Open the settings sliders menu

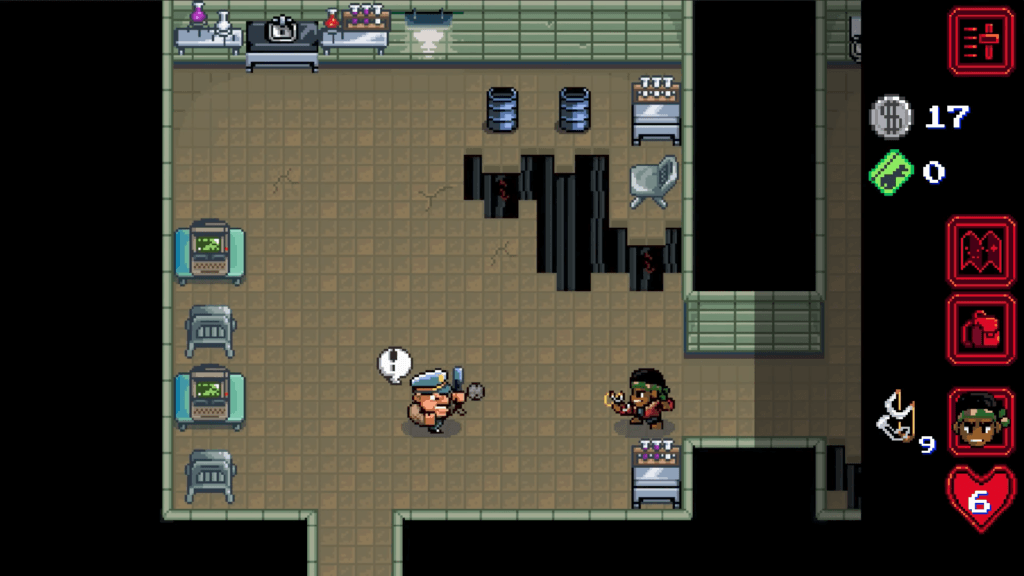coord(981,41)
